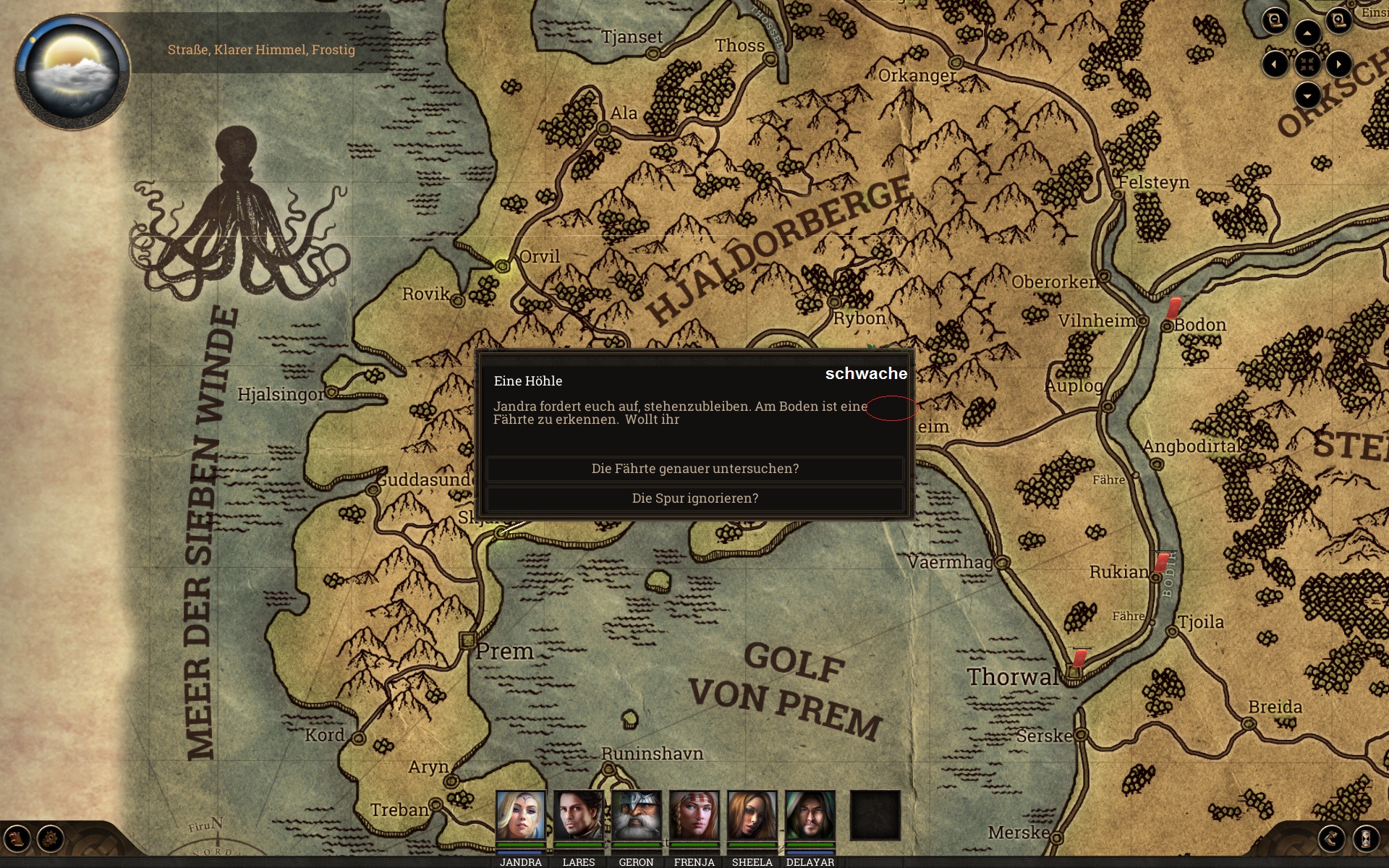Pan the map up with arrow button

pos(1307,33)
